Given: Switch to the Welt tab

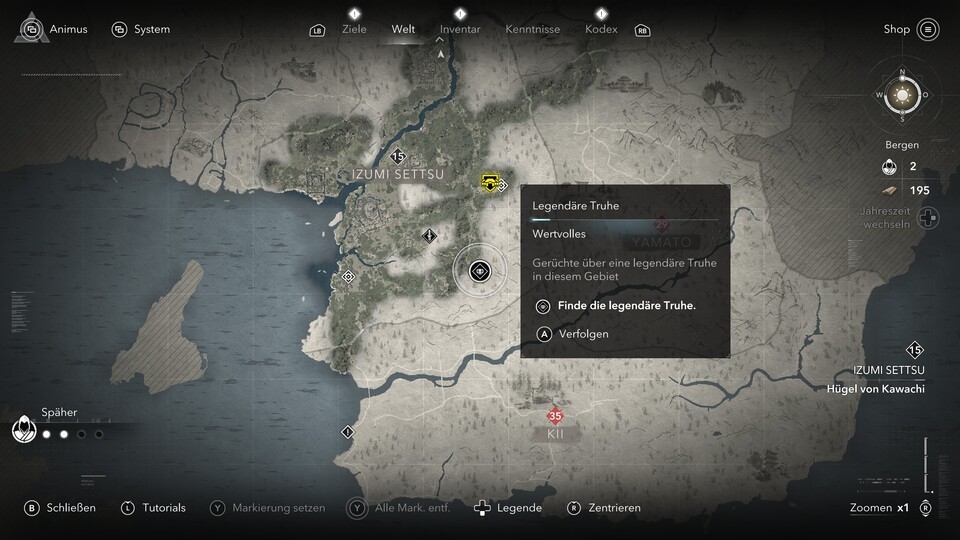Looking at the screenshot, I should click(403, 29).
